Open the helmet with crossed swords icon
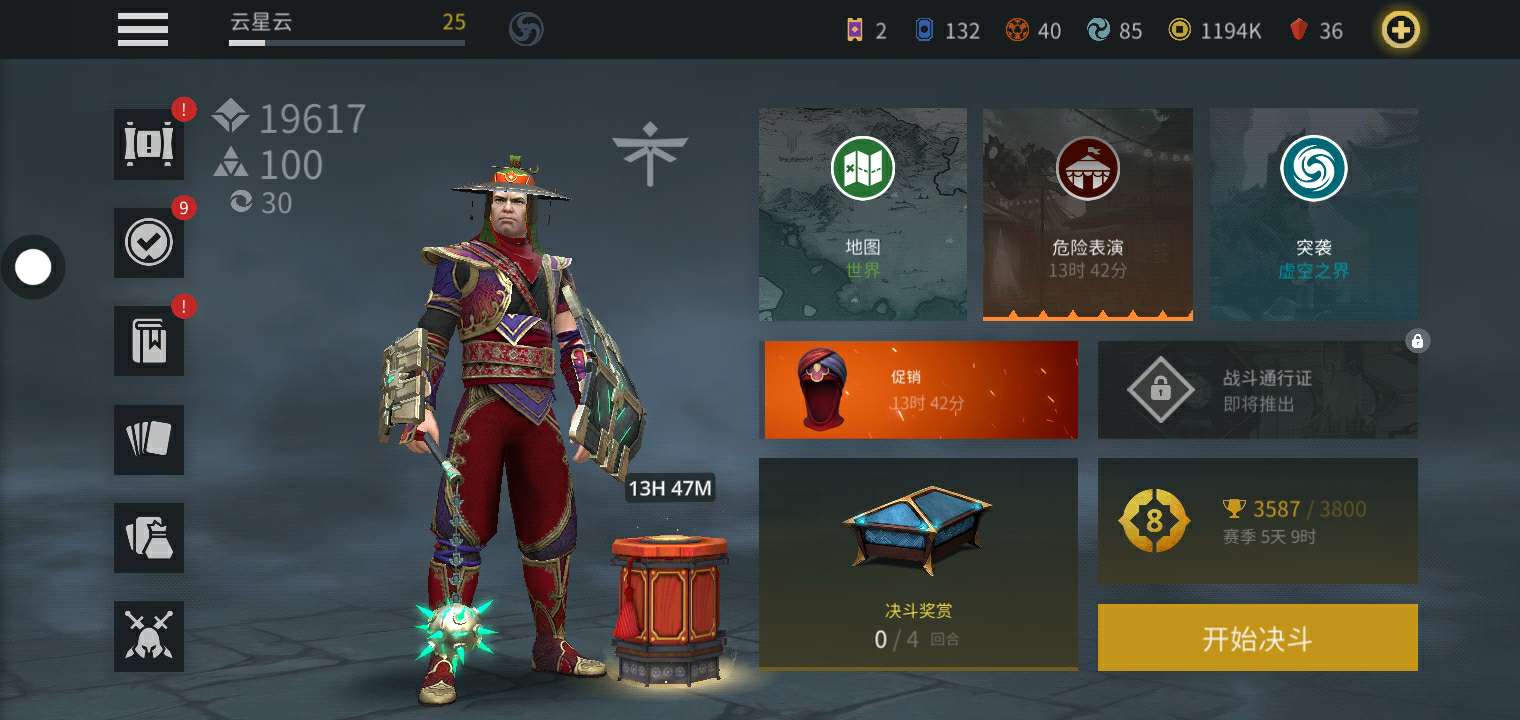The height and width of the screenshot is (720, 1520). (149, 636)
